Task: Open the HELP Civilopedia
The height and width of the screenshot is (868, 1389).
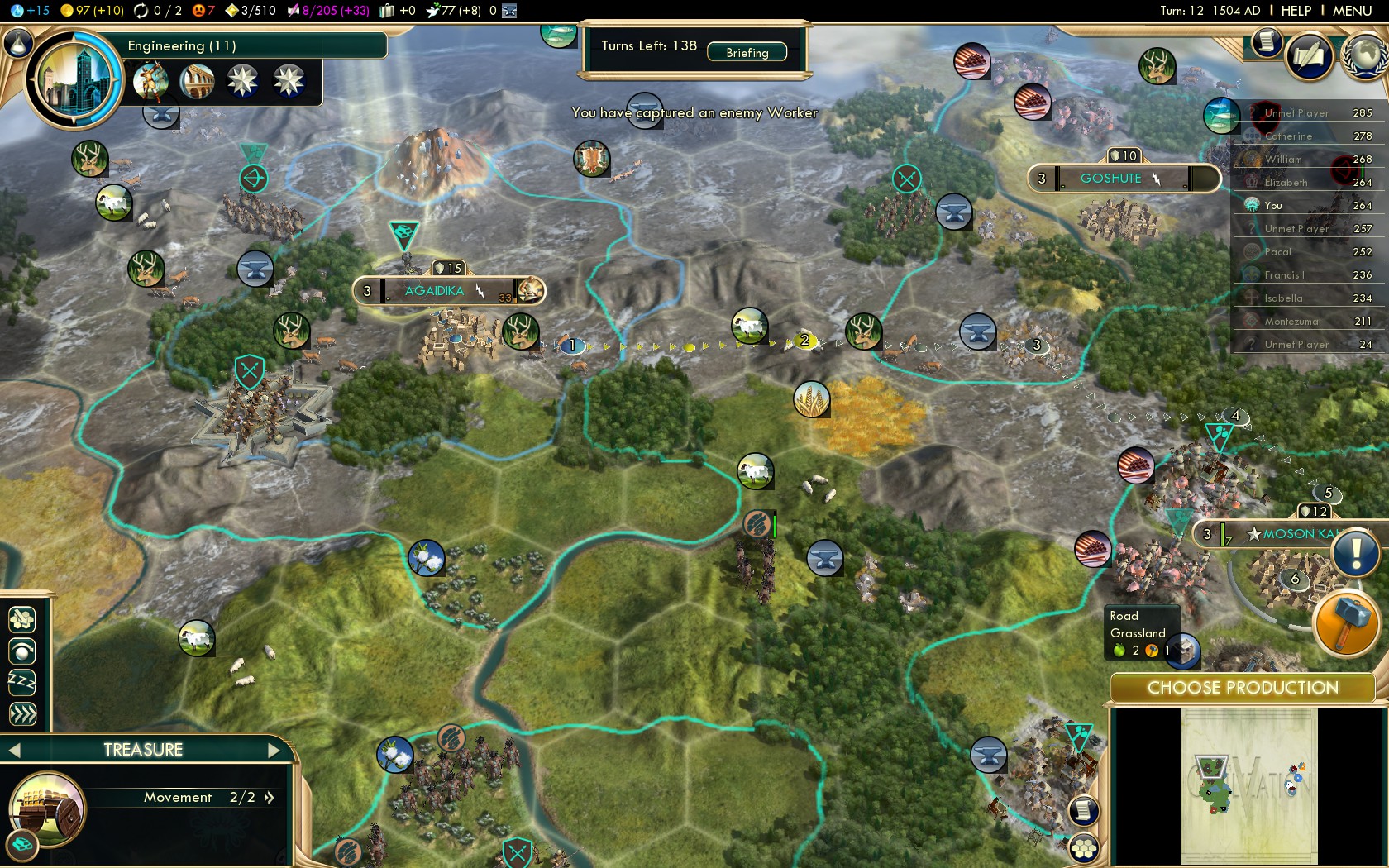Action: tap(1296, 11)
